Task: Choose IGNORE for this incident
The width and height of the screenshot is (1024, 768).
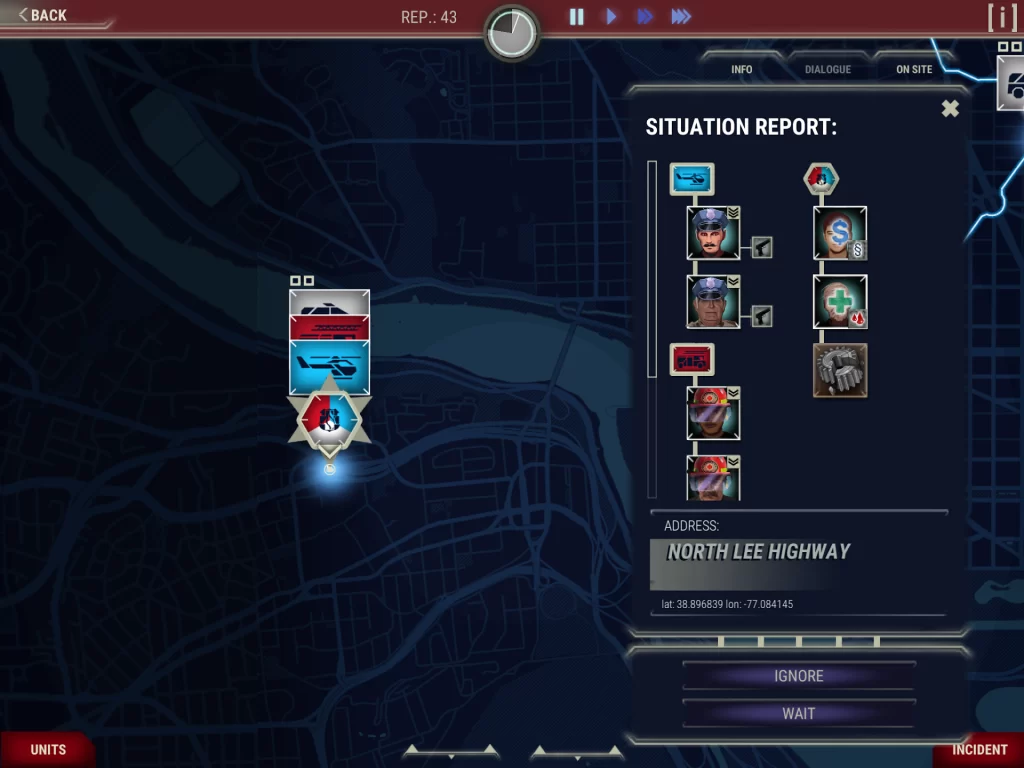Action: tap(798, 676)
